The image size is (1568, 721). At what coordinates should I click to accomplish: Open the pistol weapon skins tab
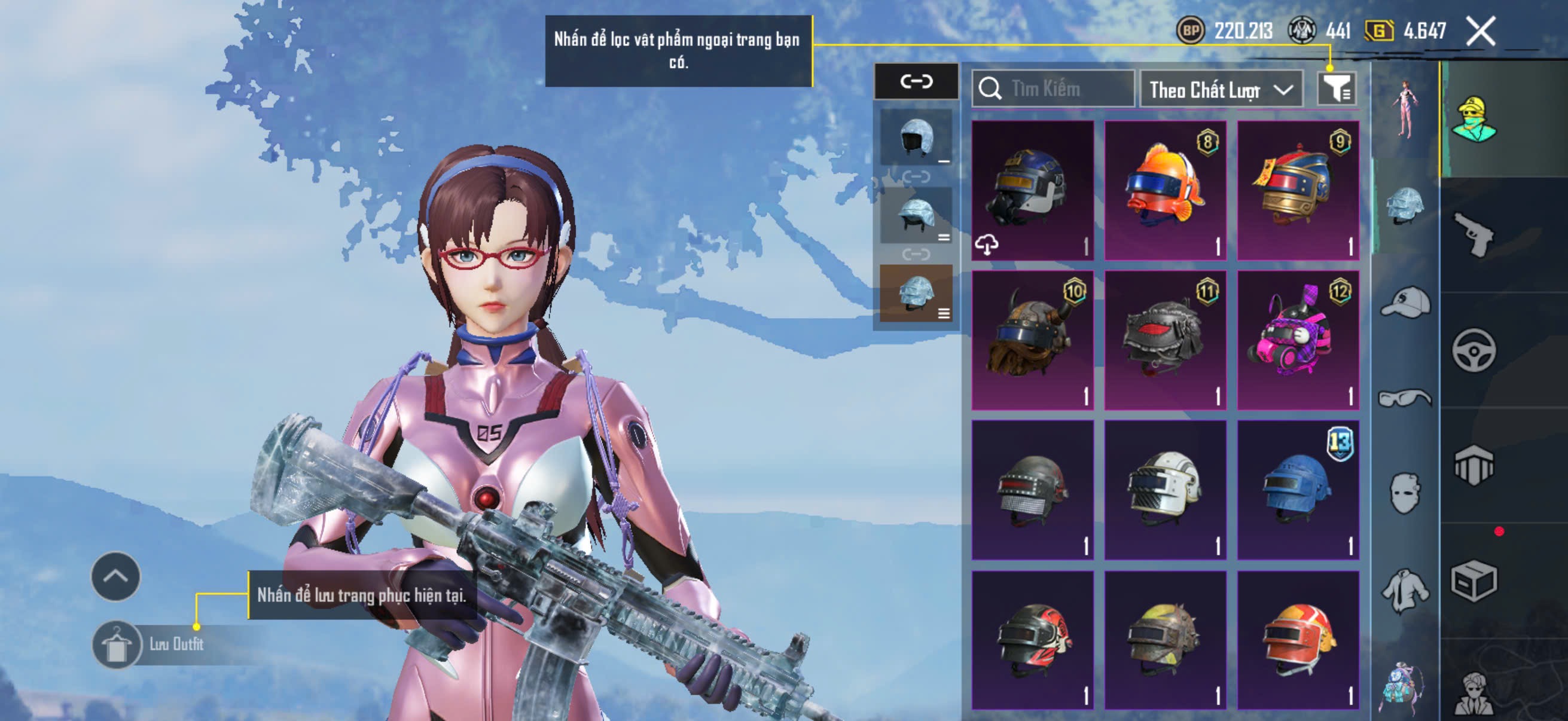(1473, 236)
